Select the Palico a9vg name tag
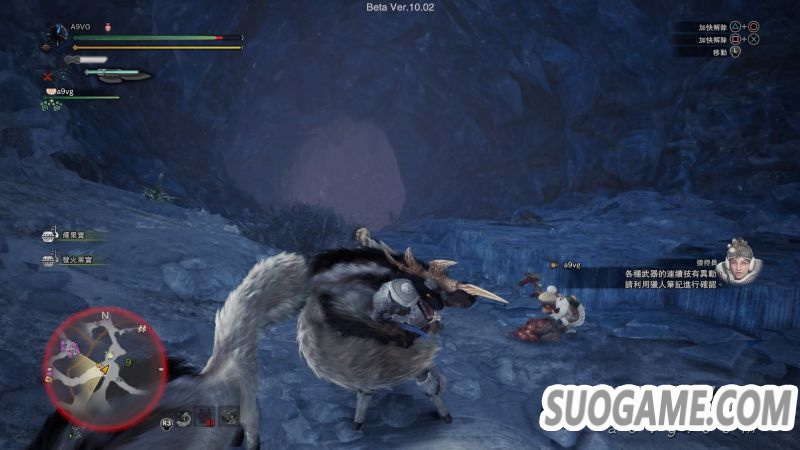 571,265
